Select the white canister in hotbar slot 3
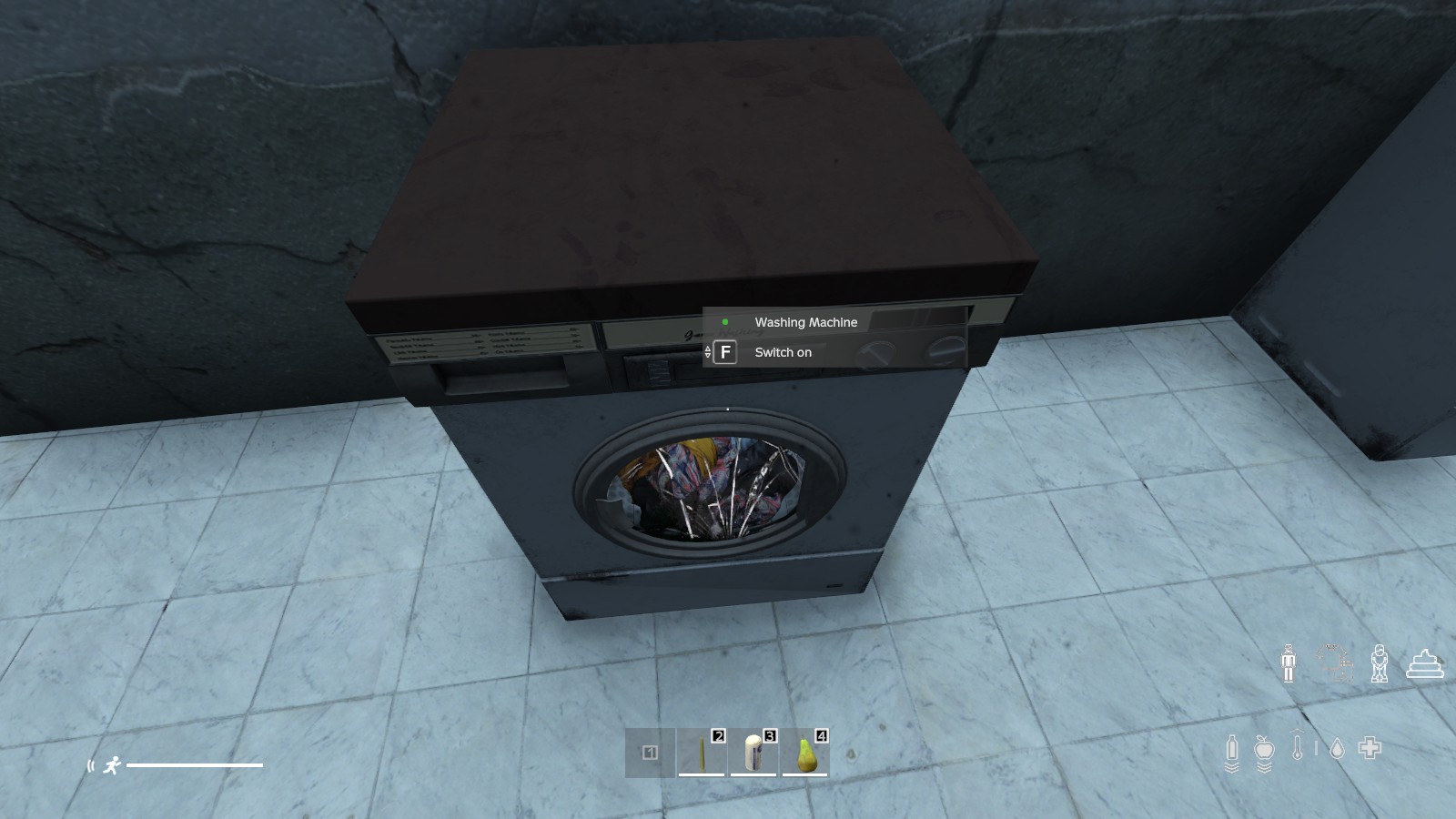Viewport: 1456px width, 819px height. 753,753
